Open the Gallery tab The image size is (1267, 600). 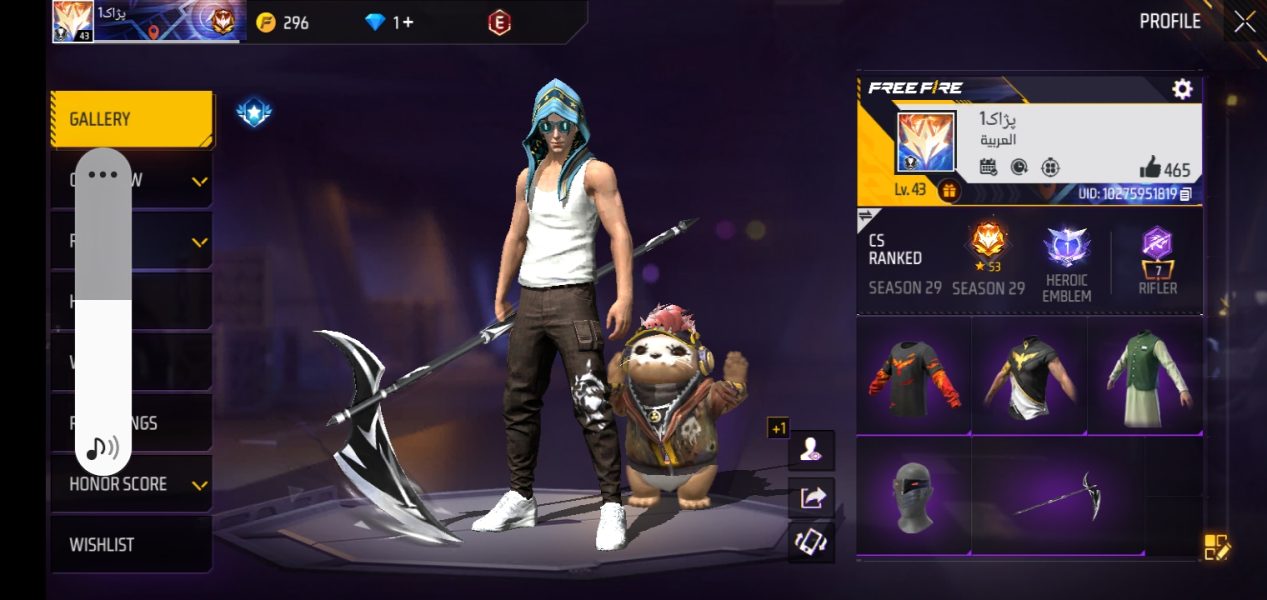tap(131, 119)
